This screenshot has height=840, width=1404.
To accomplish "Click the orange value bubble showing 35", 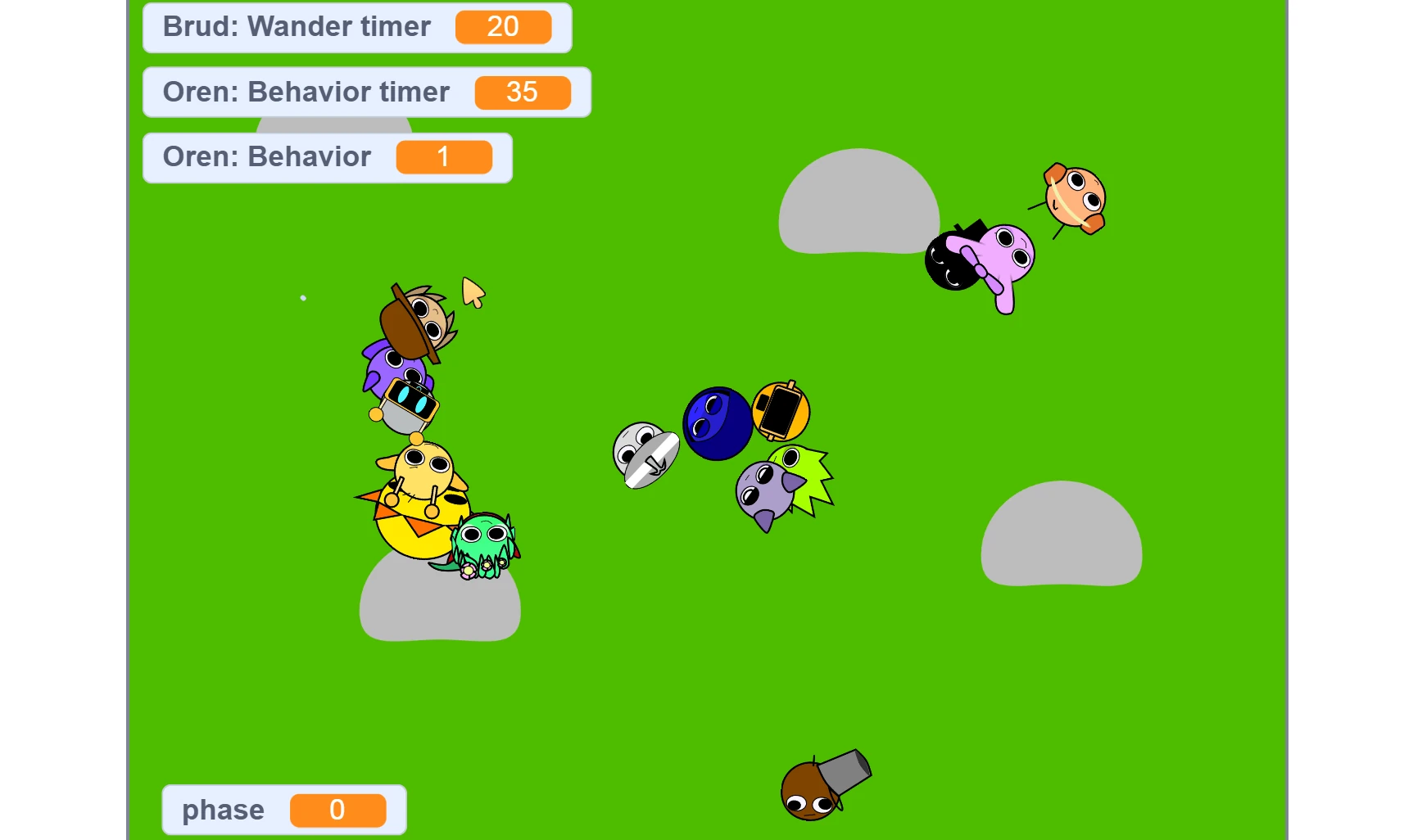I will [x=523, y=93].
